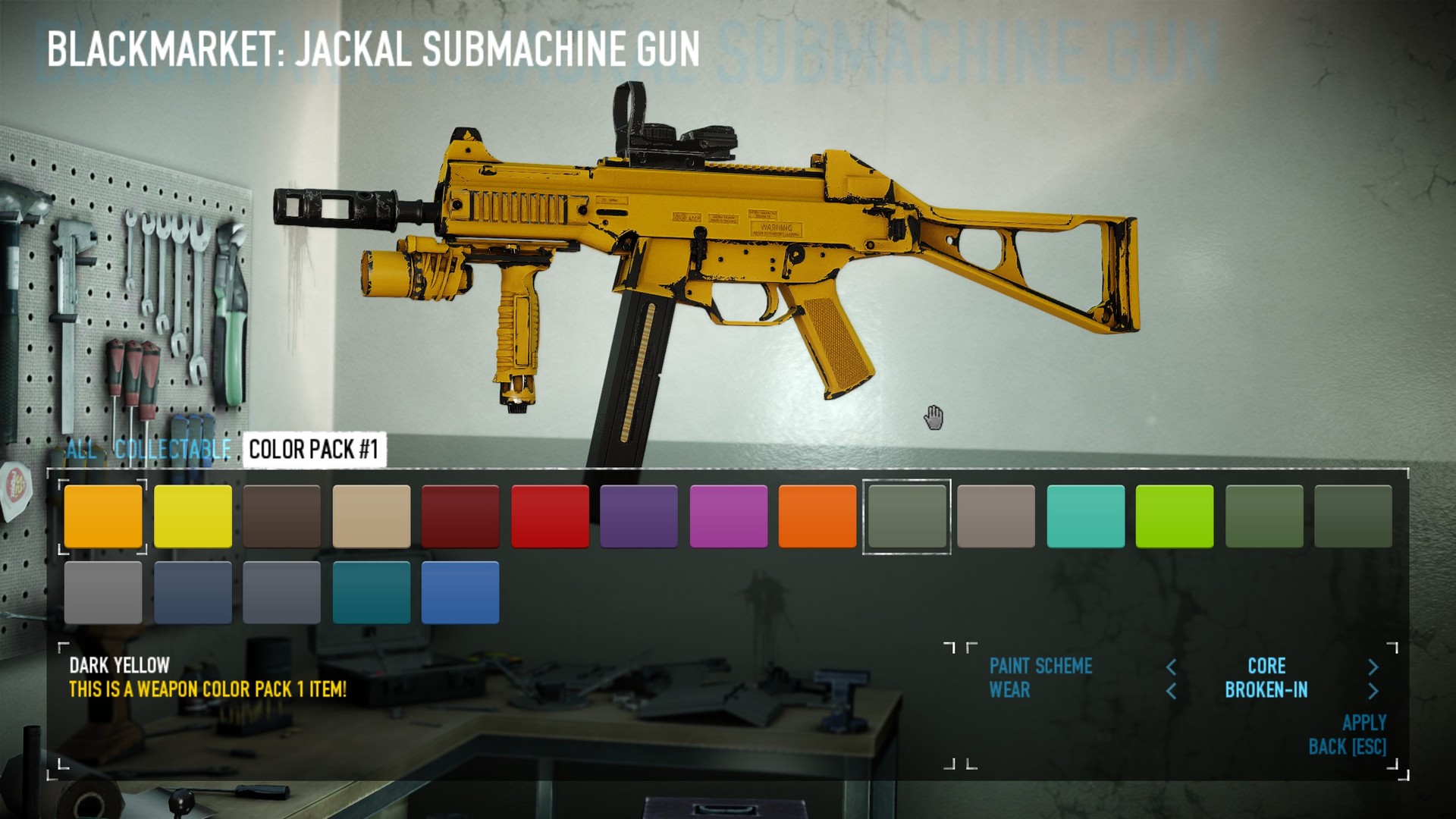
Task: Increase Wear using the right arrow
Action: coord(1373,691)
